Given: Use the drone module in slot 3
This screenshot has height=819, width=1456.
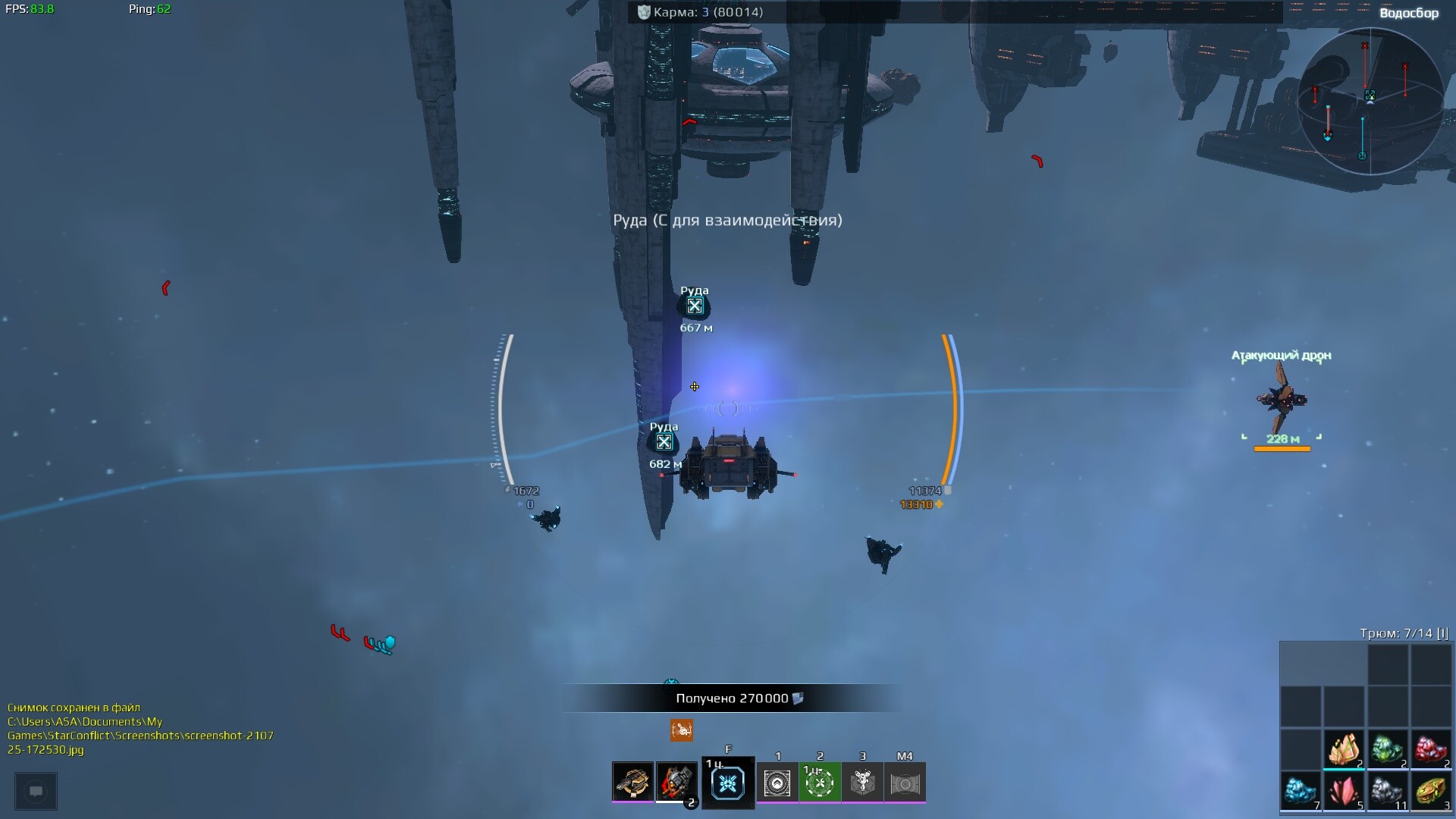Looking at the screenshot, I should [x=862, y=783].
